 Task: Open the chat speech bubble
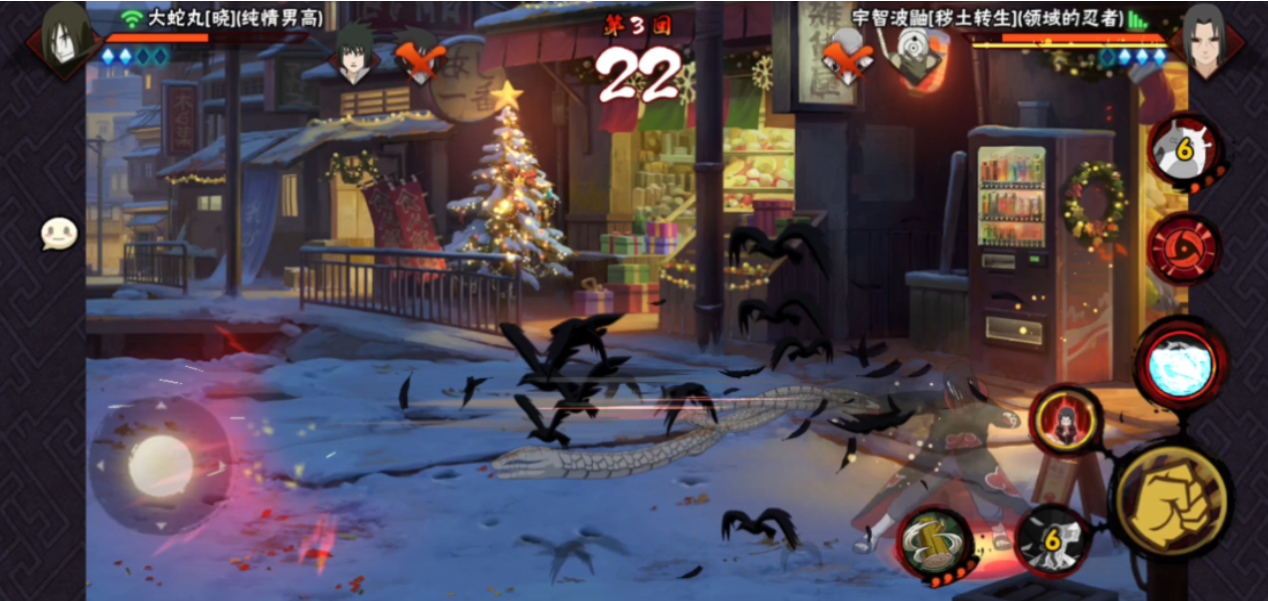[x=58, y=234]
